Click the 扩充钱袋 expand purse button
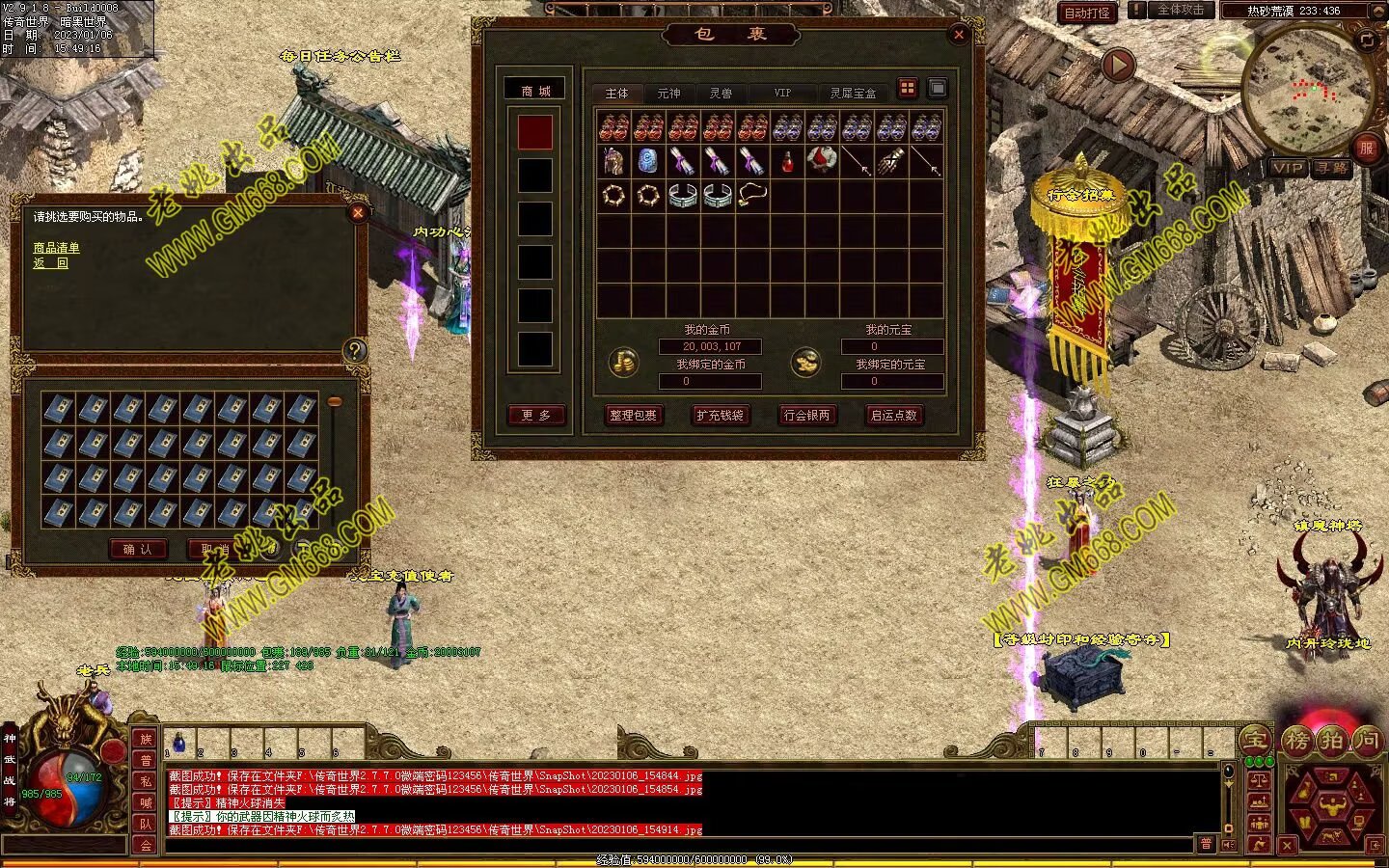This screenshot has width=1389, height=868. point(720,415)
